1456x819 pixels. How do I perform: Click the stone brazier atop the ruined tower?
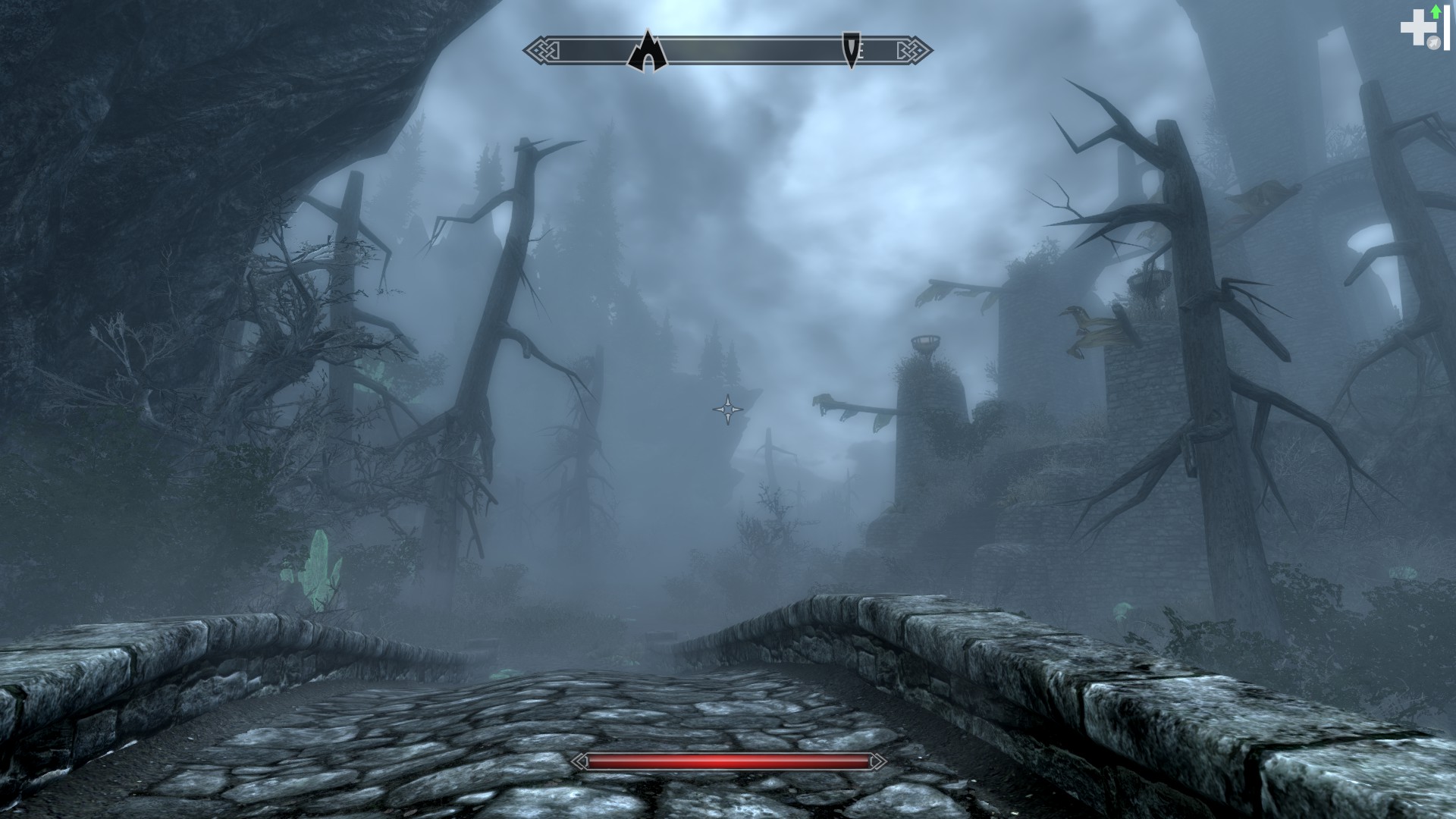(924, 341)
